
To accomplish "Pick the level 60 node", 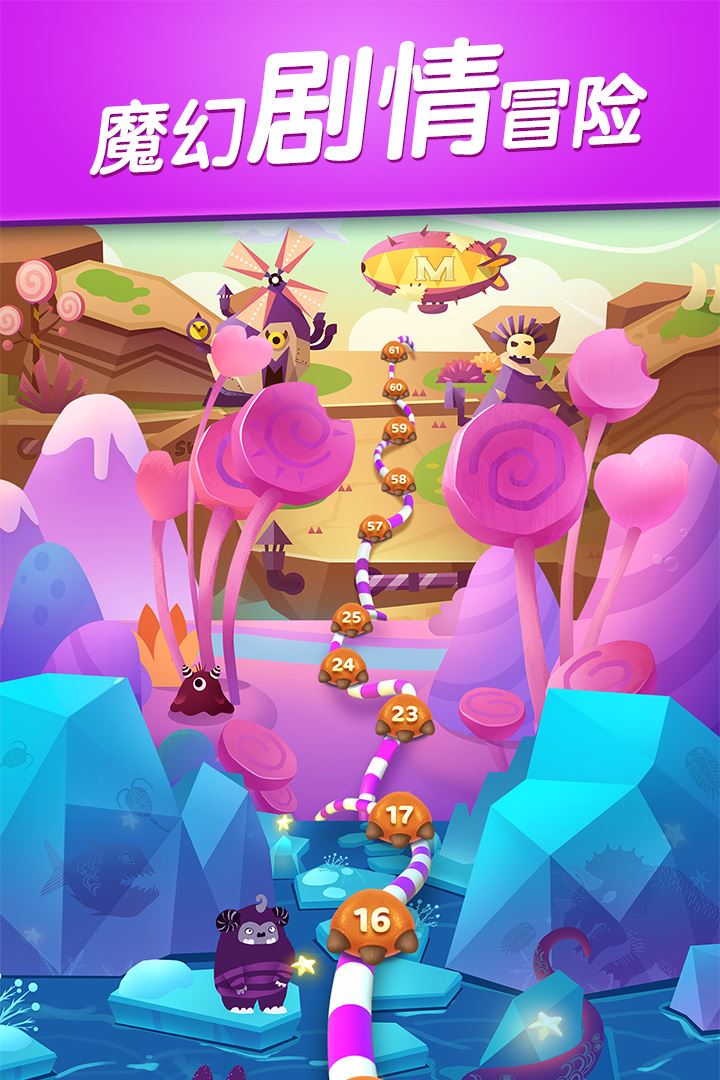I will click(x=396, y=388).
